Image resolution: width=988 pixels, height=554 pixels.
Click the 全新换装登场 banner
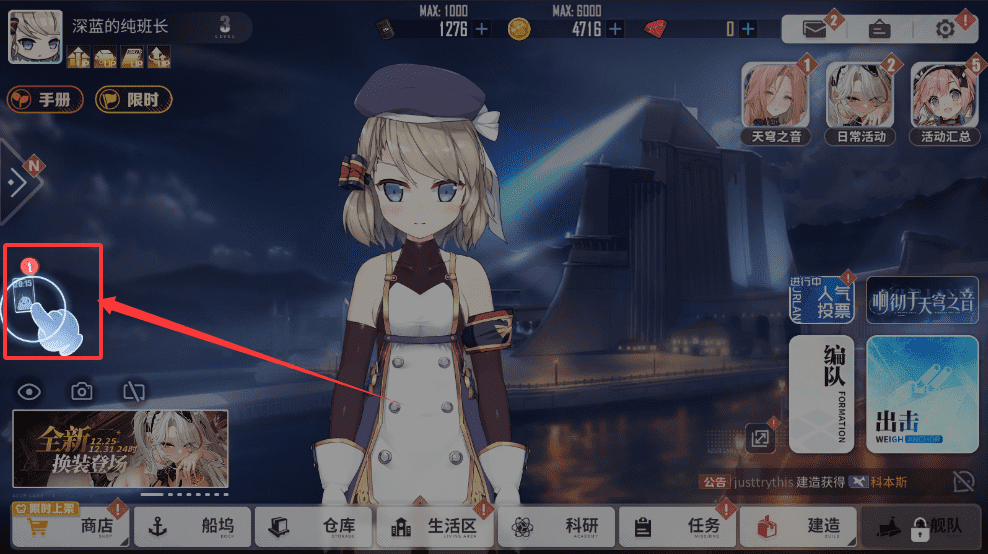tap(120, 447)
